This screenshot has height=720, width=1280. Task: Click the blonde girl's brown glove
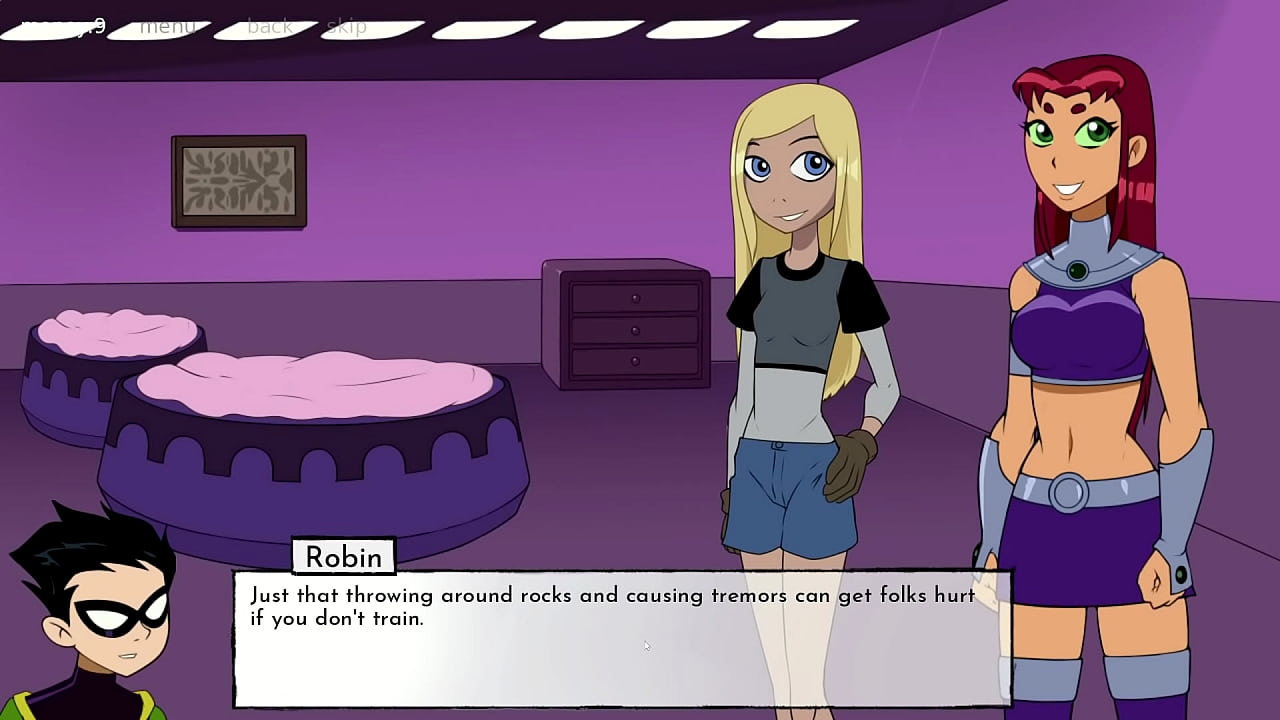(848, 466)
